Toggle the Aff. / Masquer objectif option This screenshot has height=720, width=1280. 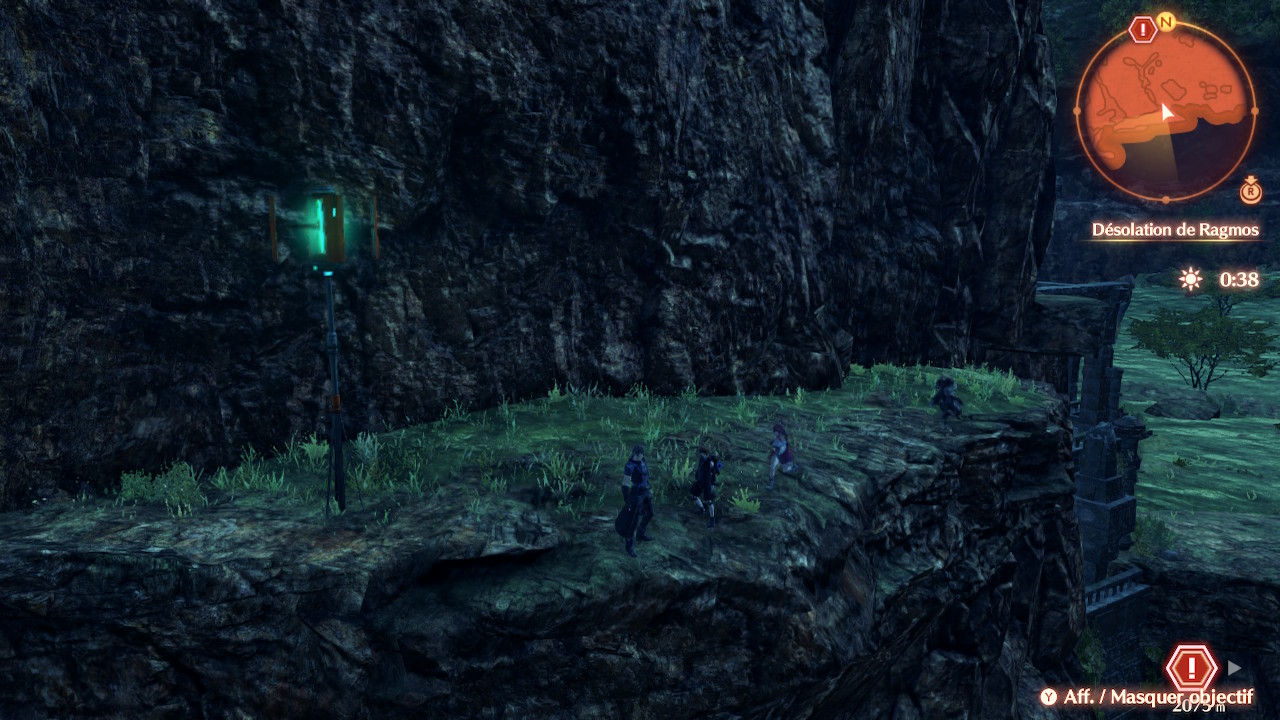pyautogui.click(x=1146, y=697)
